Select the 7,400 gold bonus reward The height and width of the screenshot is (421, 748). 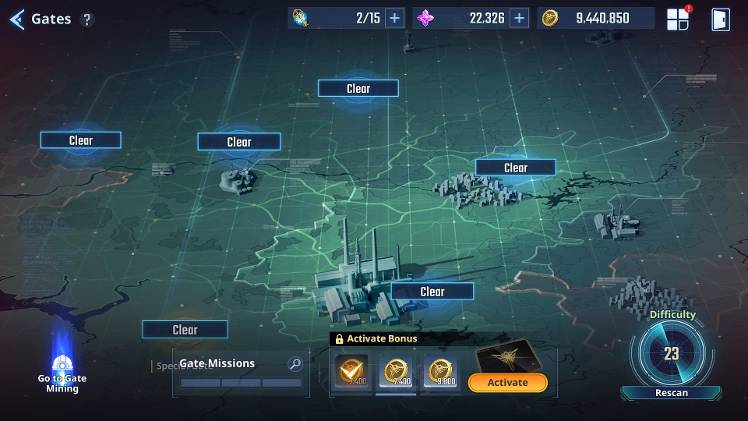(396, 374)
